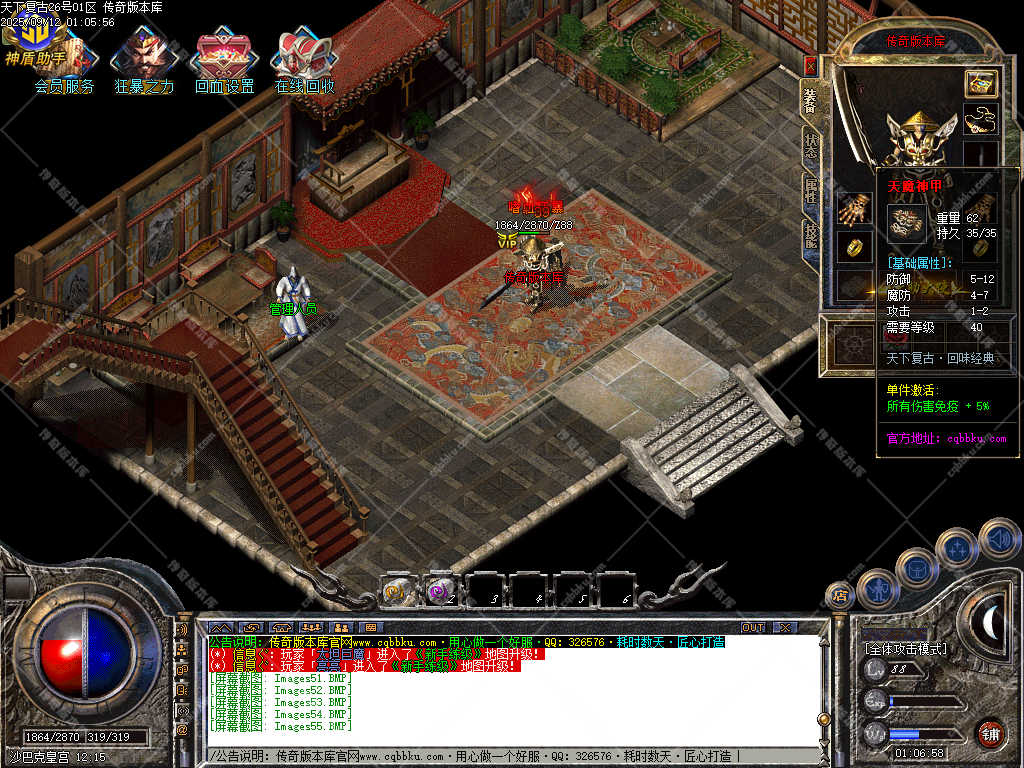Open the bag inventory round button
Viewport: 1024px width, 768px height.
(917, 568)
